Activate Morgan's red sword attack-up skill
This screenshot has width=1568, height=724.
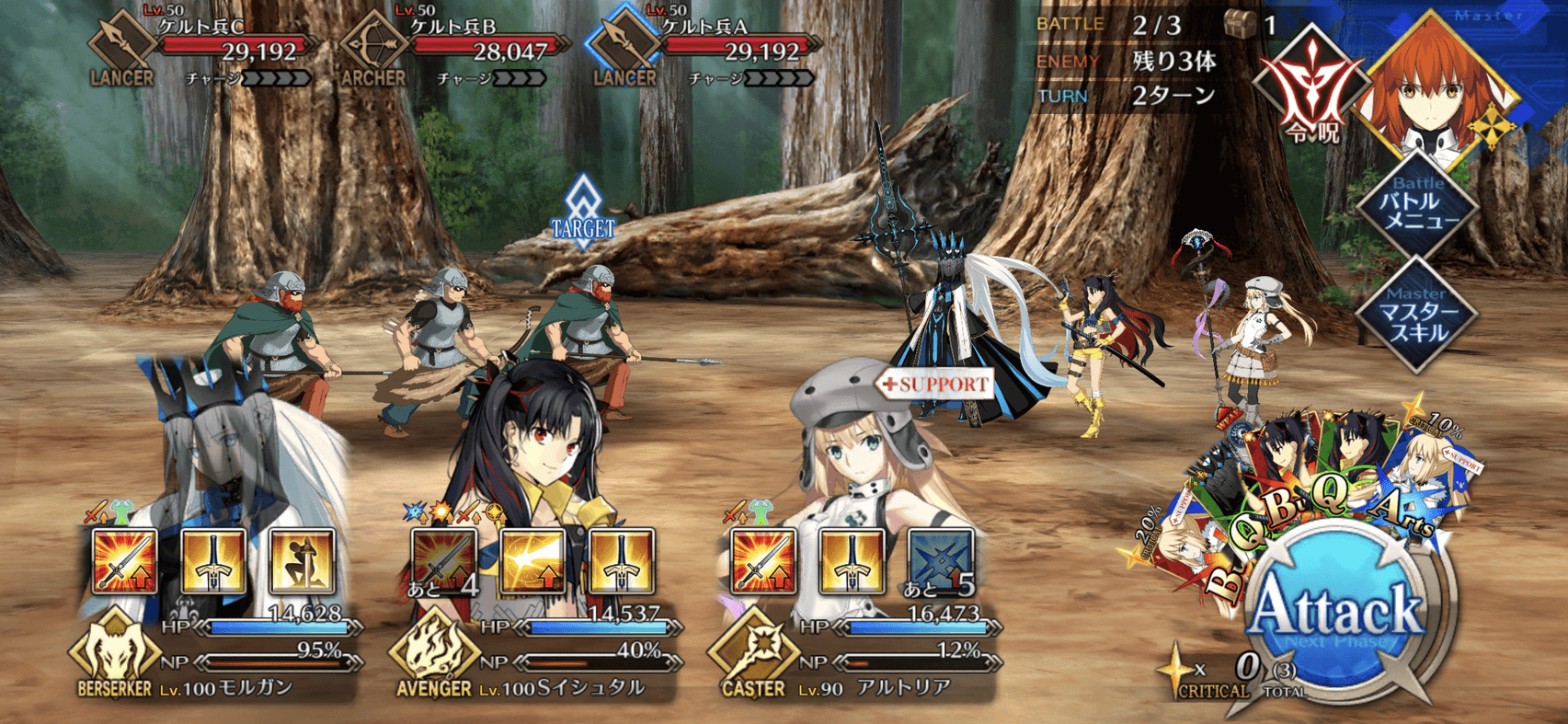125,561
